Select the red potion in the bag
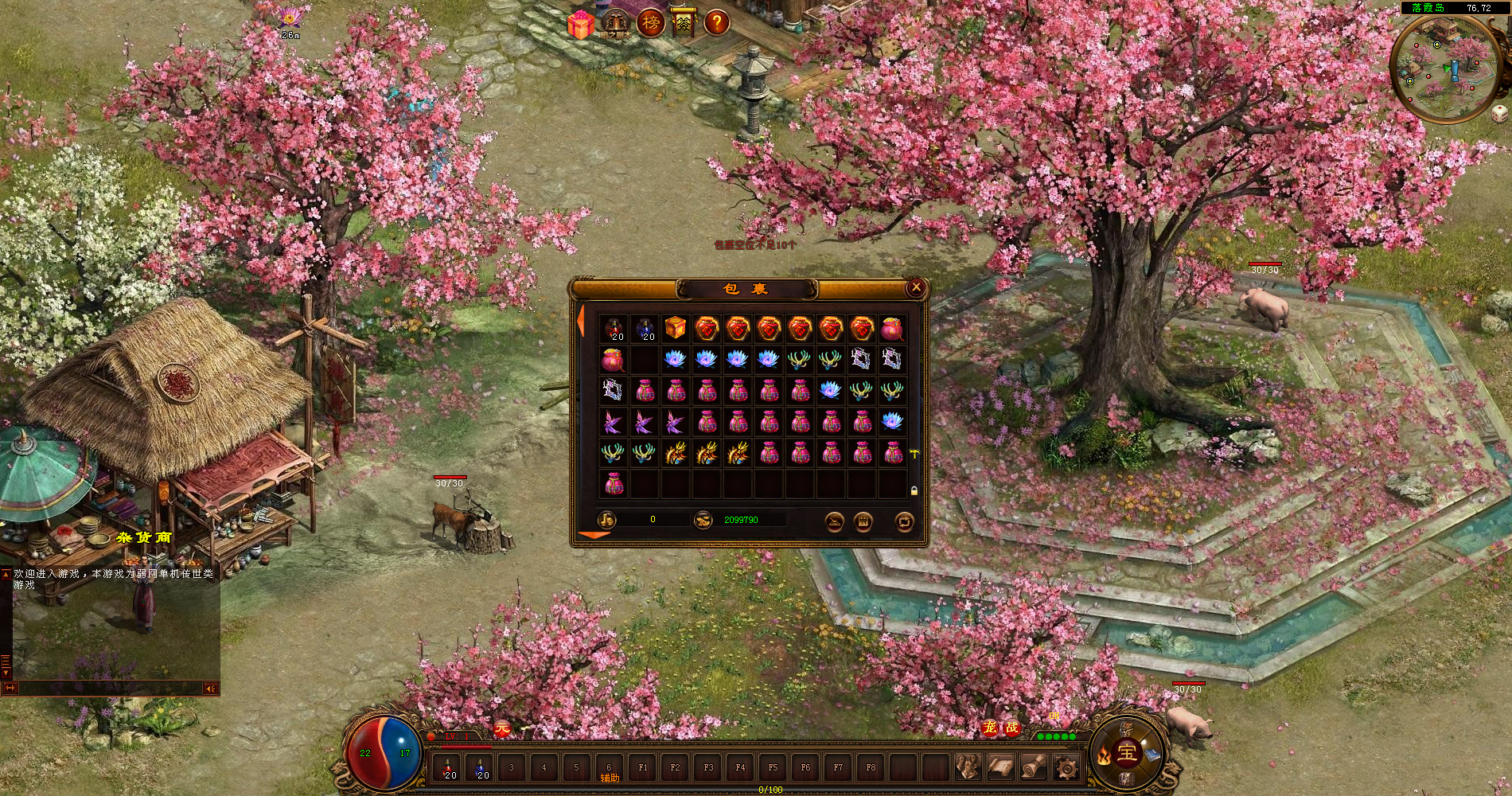Screen dimensions: 1512x796 (613, 328)
